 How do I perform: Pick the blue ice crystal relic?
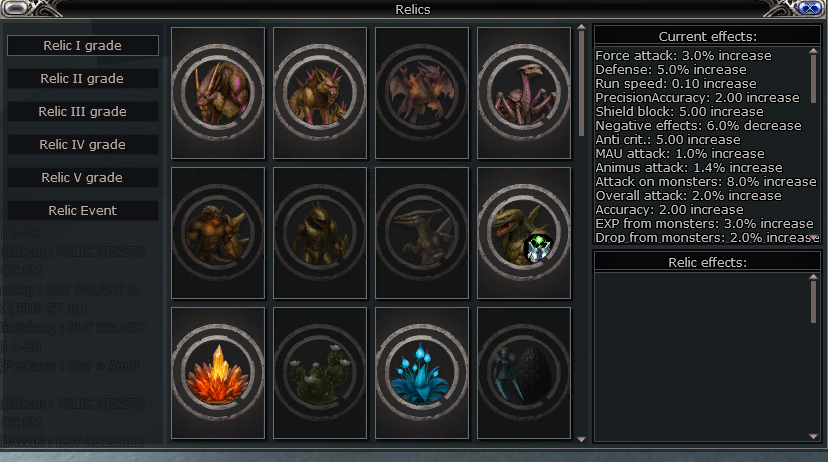click(422, 372)
